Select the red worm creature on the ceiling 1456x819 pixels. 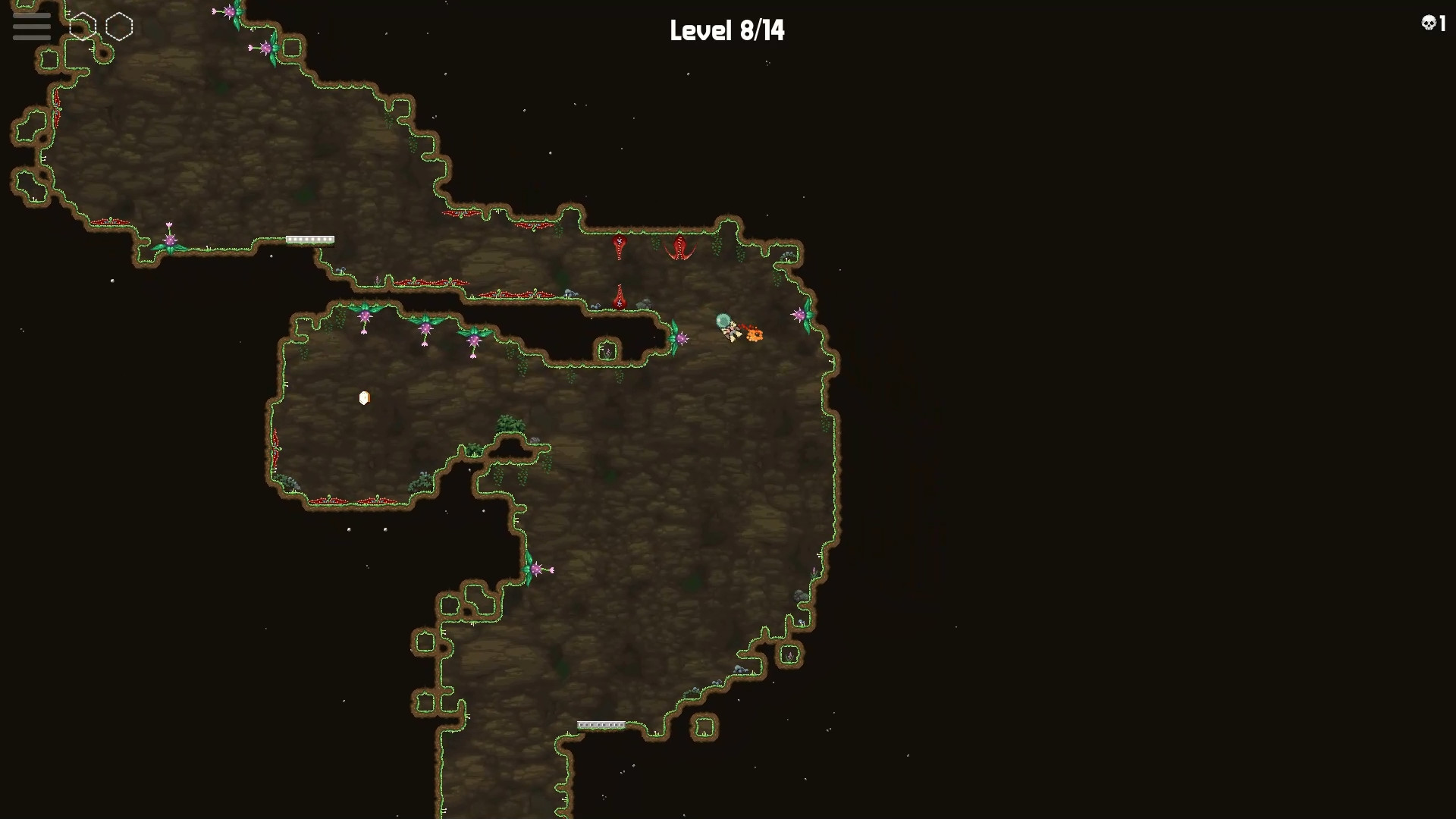point(620,248)
